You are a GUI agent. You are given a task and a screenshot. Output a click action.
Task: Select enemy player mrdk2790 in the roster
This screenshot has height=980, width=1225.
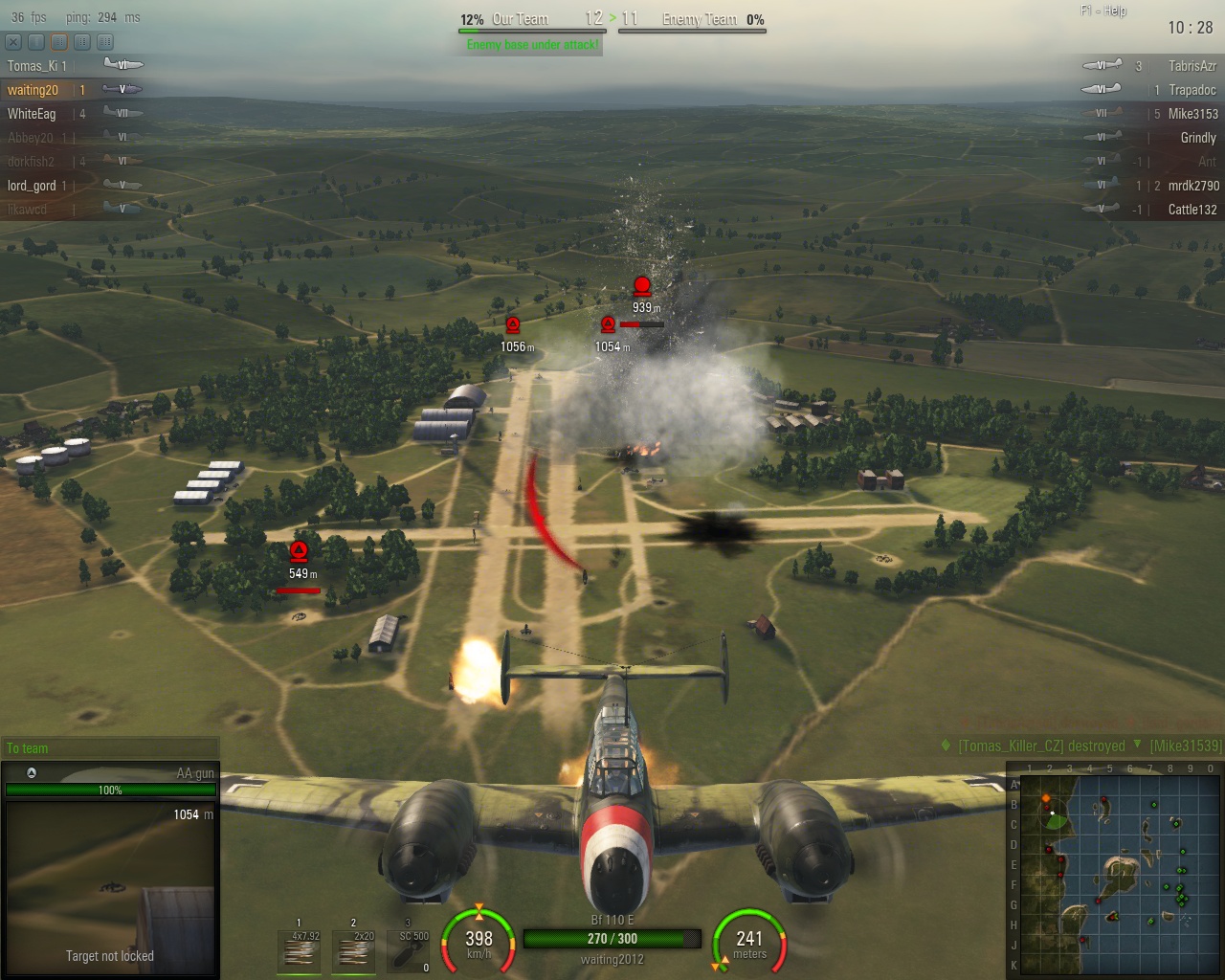tap(1192, 186)
